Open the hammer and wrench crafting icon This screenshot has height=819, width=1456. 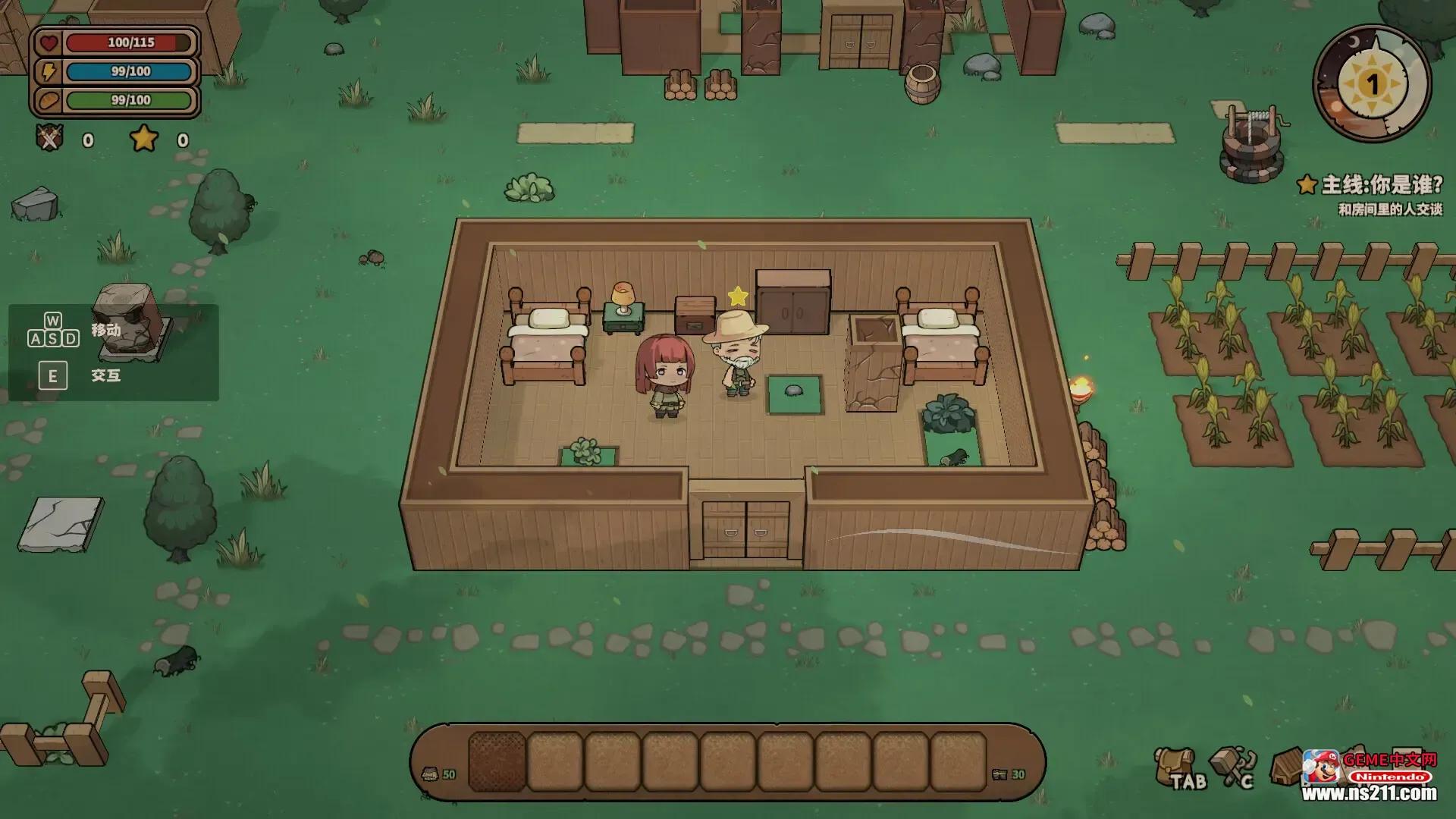pyautogui.click(x=1232, y=766)
